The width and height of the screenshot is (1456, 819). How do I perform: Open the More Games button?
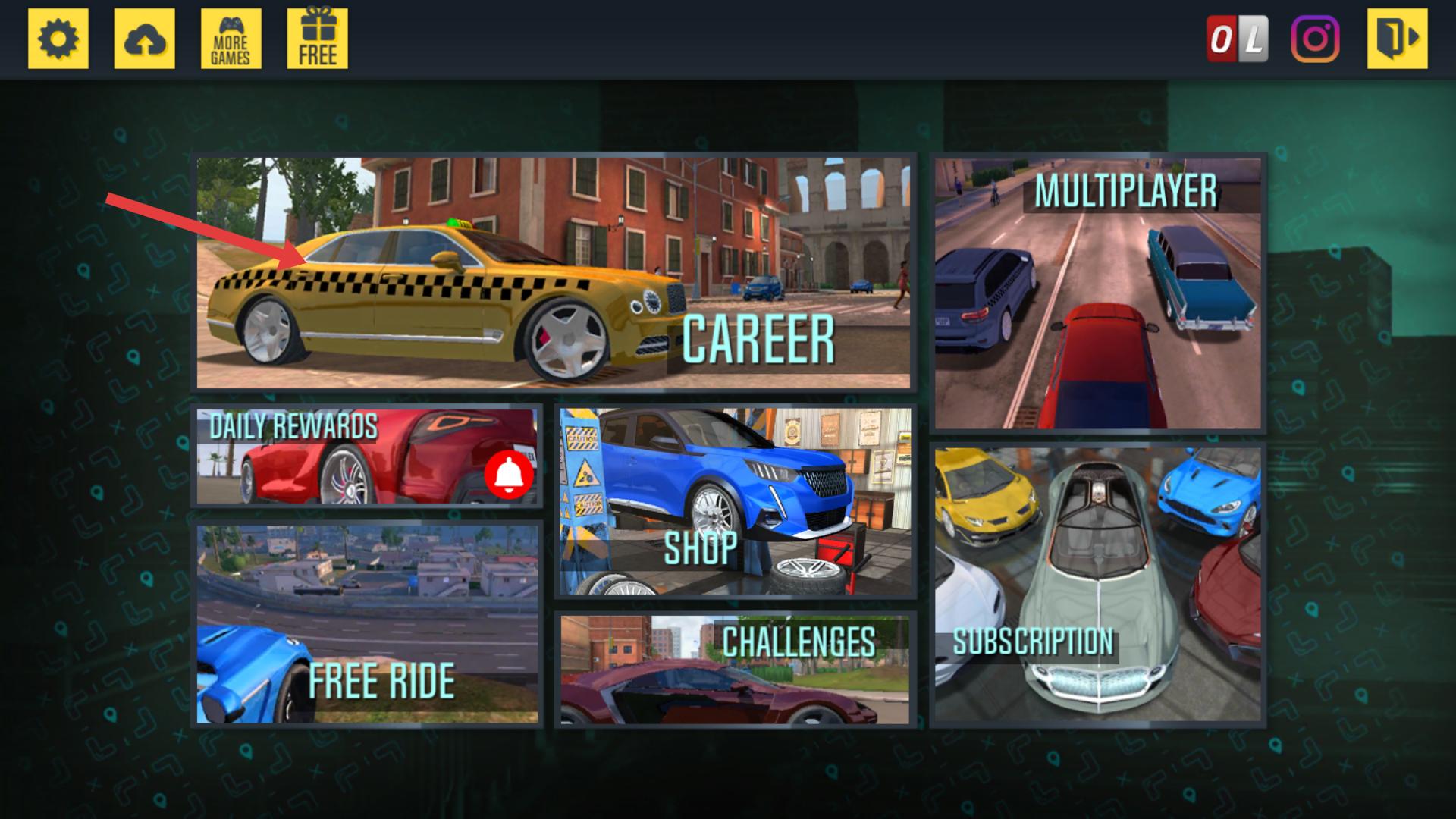click(231, 39)
